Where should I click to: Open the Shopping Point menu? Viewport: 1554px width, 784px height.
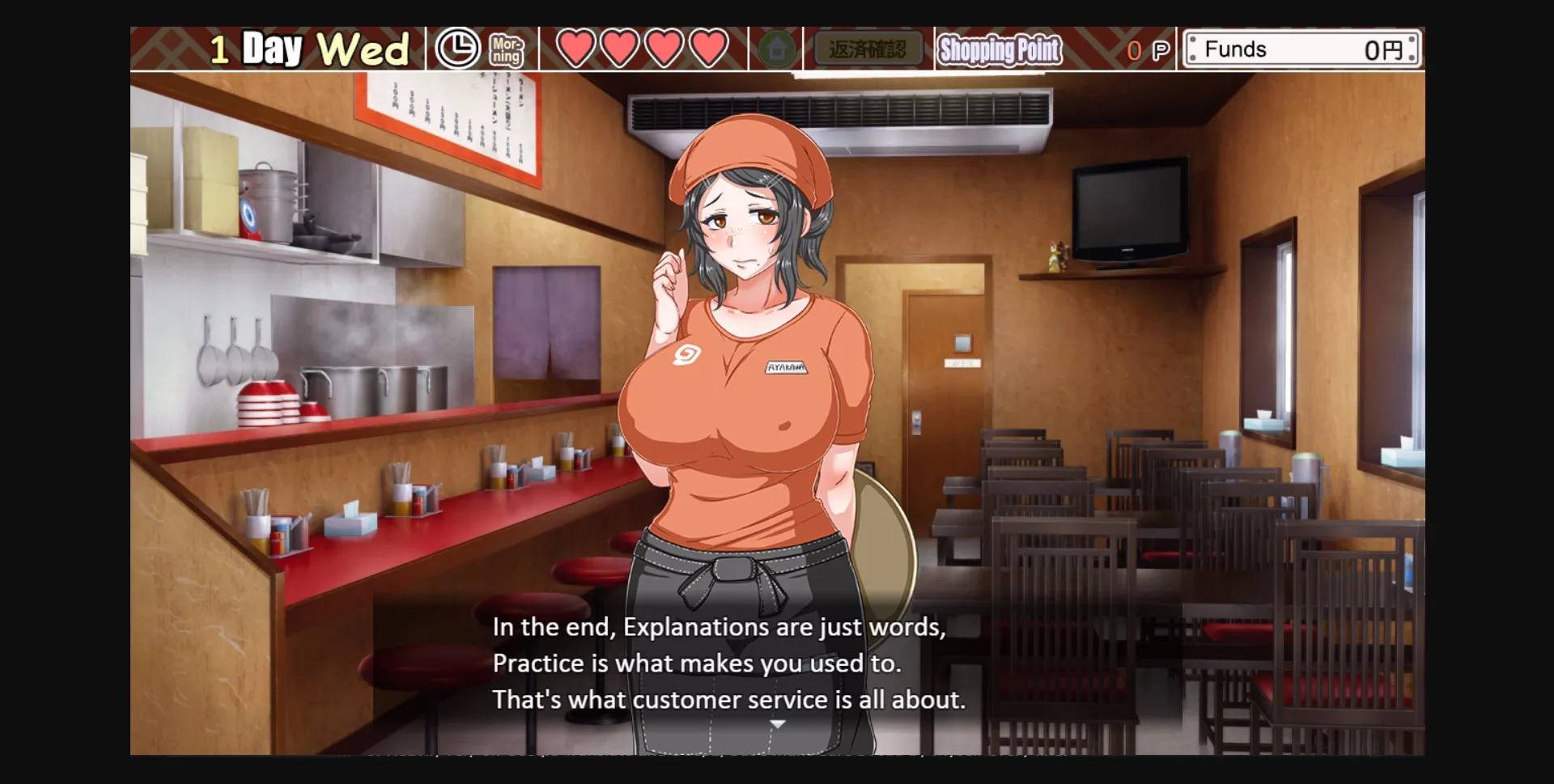(1000, 50)
